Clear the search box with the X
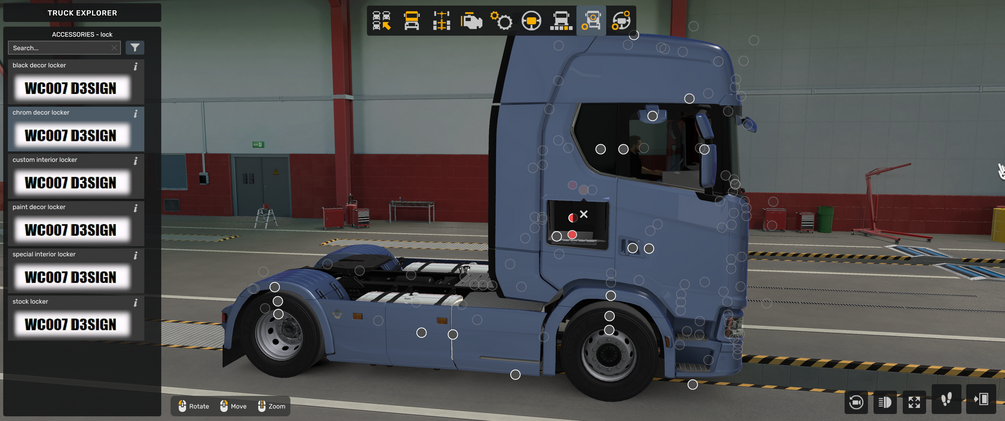Screen dimensions: 1005x421 115,48
